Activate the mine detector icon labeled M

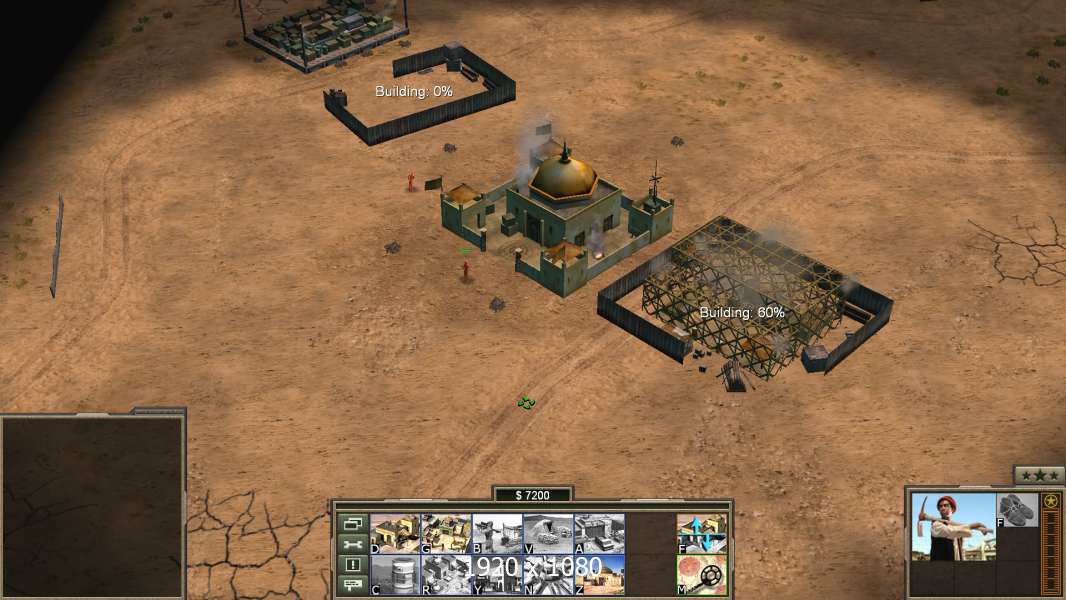pos(702,575)
